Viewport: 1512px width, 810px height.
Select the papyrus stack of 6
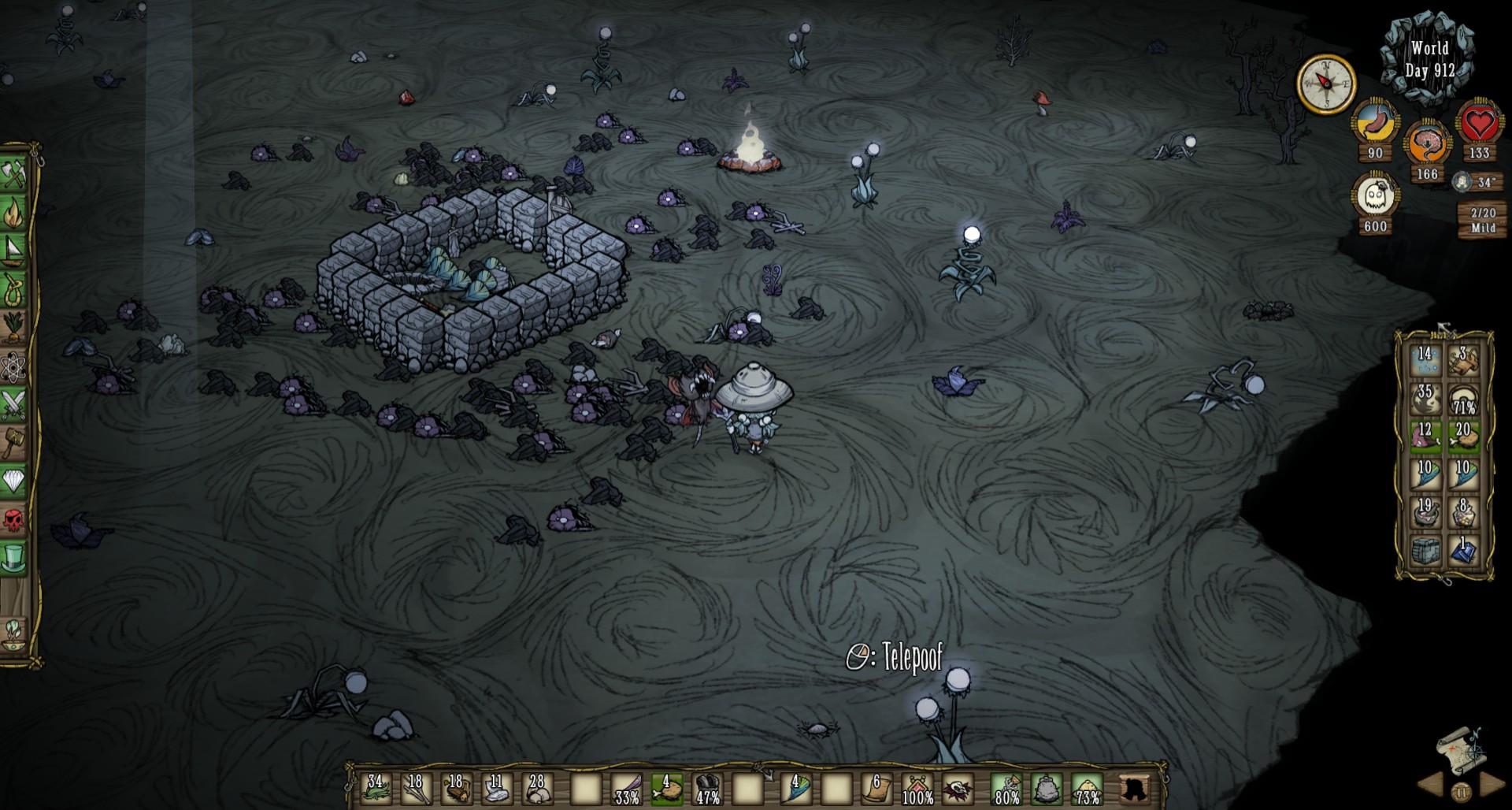click(877, 787)
